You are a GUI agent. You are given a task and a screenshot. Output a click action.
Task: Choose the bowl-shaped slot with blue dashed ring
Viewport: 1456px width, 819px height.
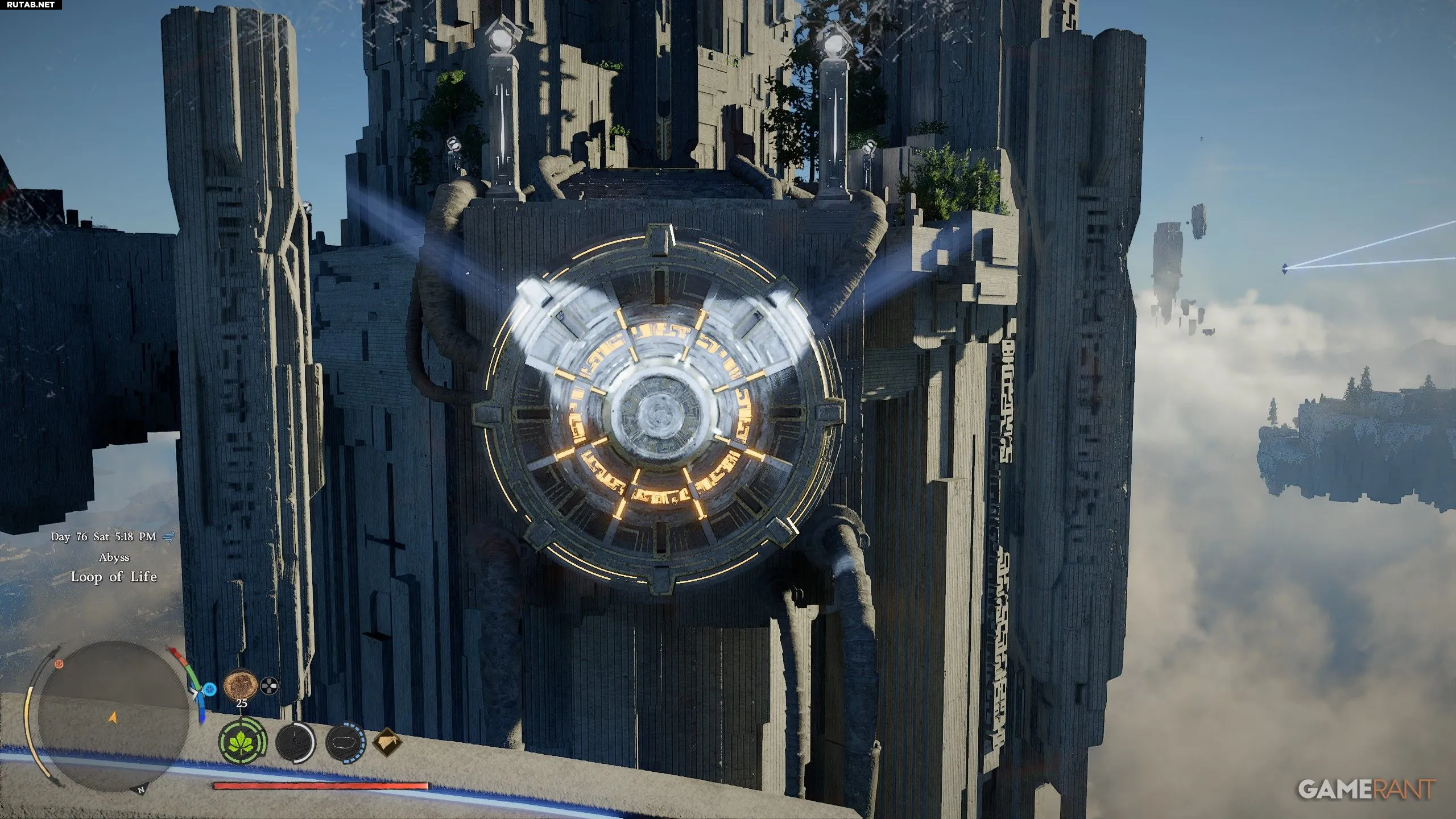point(345,742)
